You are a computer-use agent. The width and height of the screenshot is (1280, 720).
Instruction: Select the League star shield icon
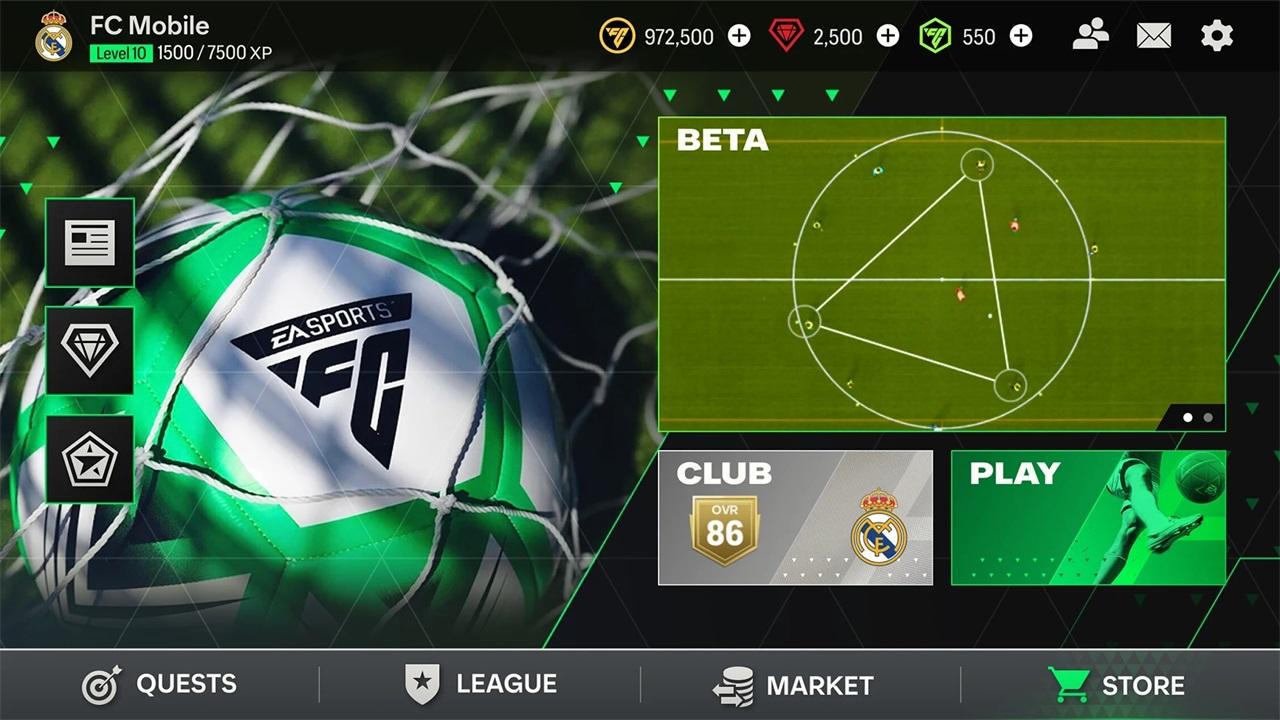point(425,684)
